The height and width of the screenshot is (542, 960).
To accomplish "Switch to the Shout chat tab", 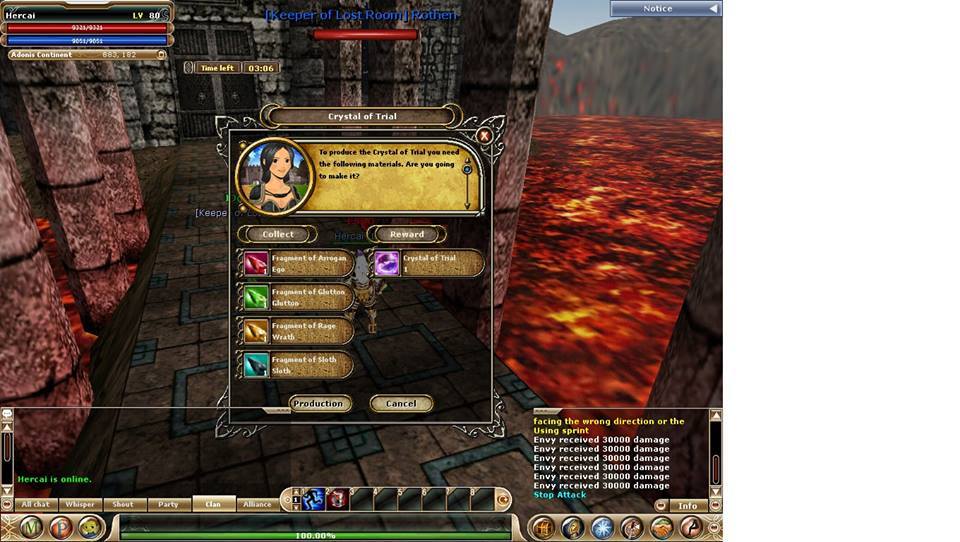I will click(124, 505).
